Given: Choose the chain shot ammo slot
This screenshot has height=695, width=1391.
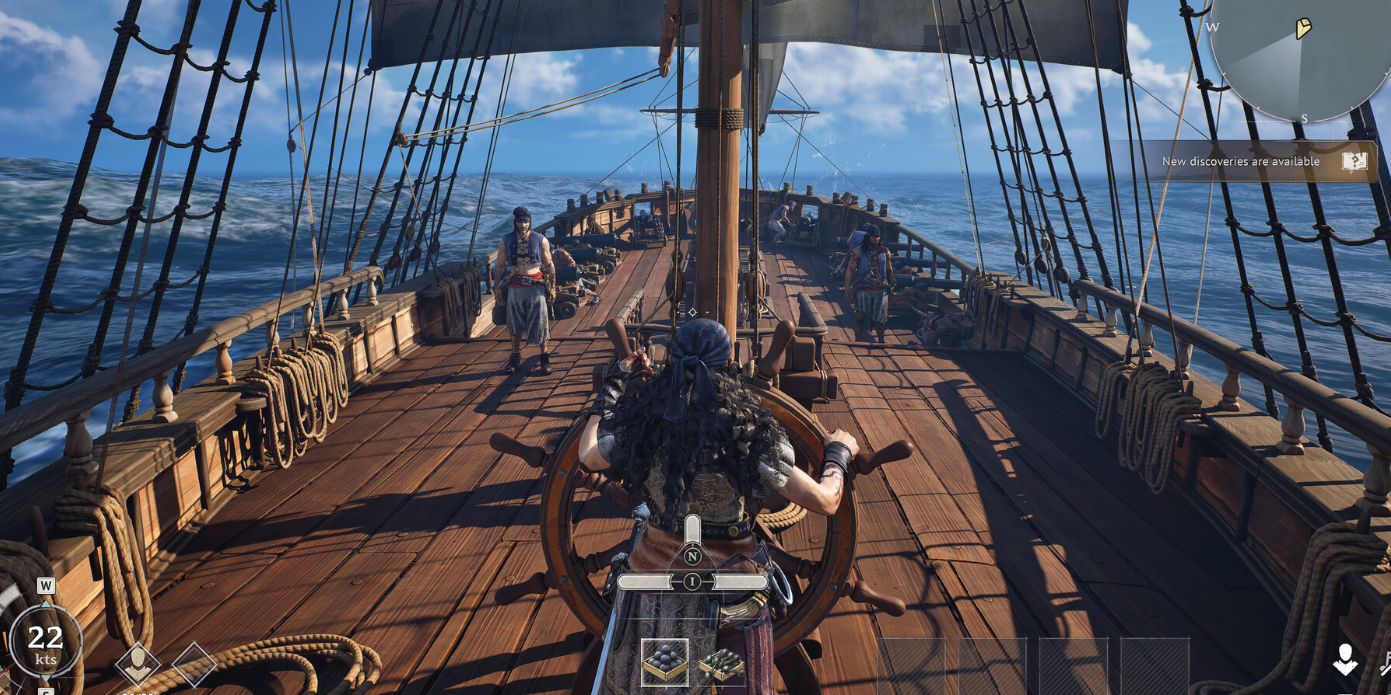Looking at the screenshot, I should click(721, 663).
